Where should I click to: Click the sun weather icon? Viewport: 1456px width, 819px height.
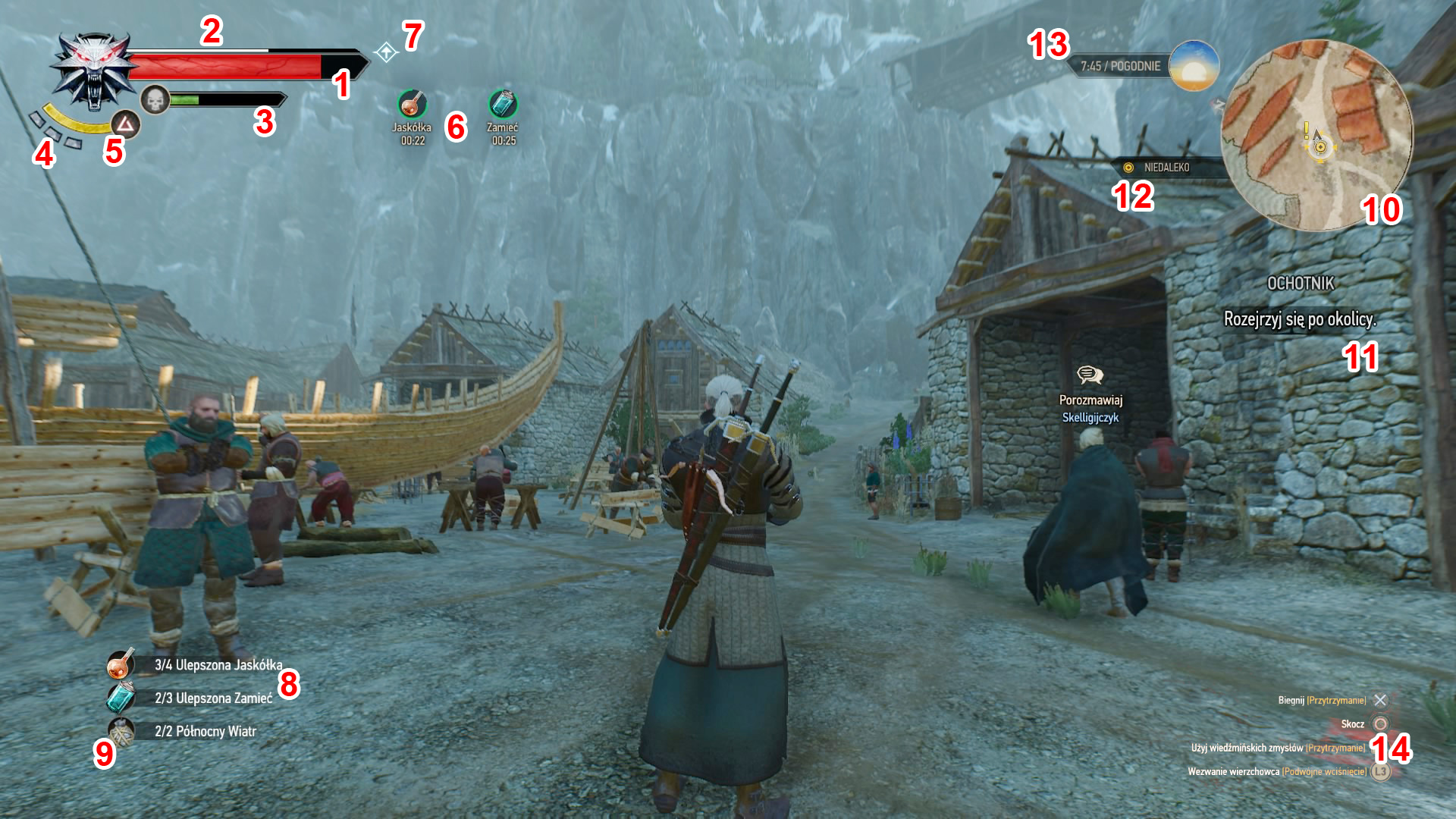click(x=1194, y=66)
